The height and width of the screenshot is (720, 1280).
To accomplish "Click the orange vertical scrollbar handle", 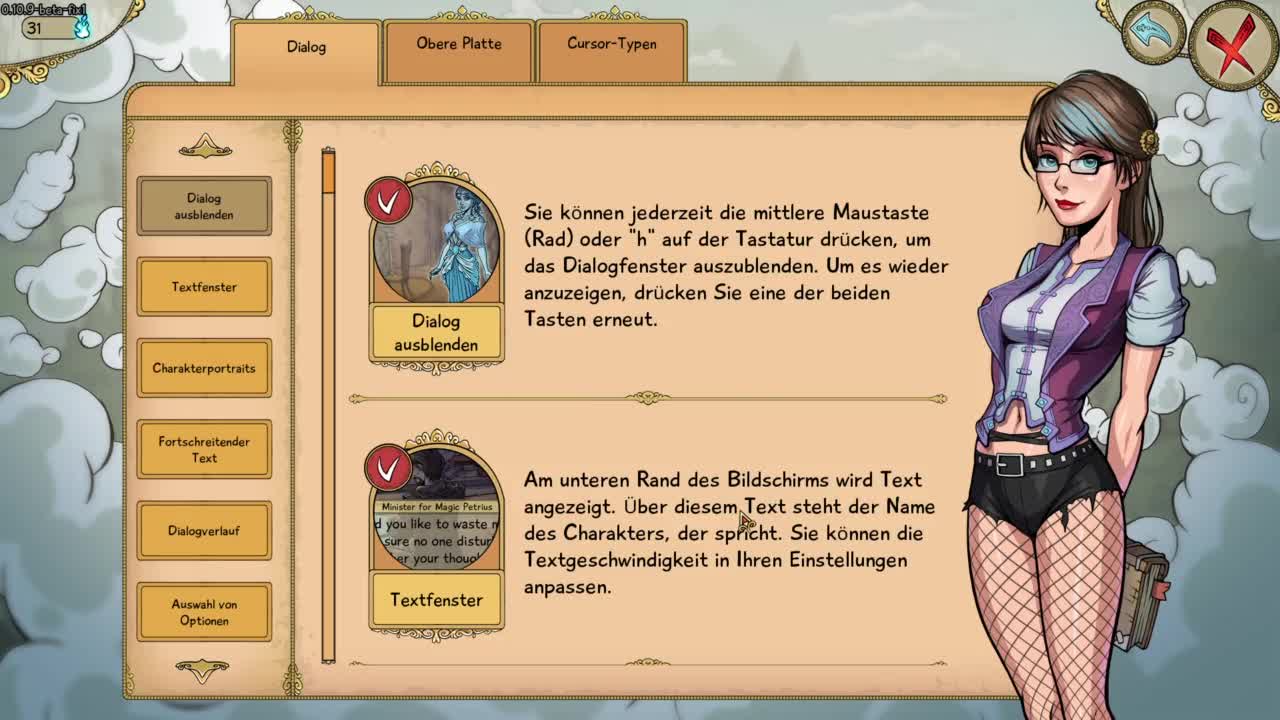I will coord(328,173).
